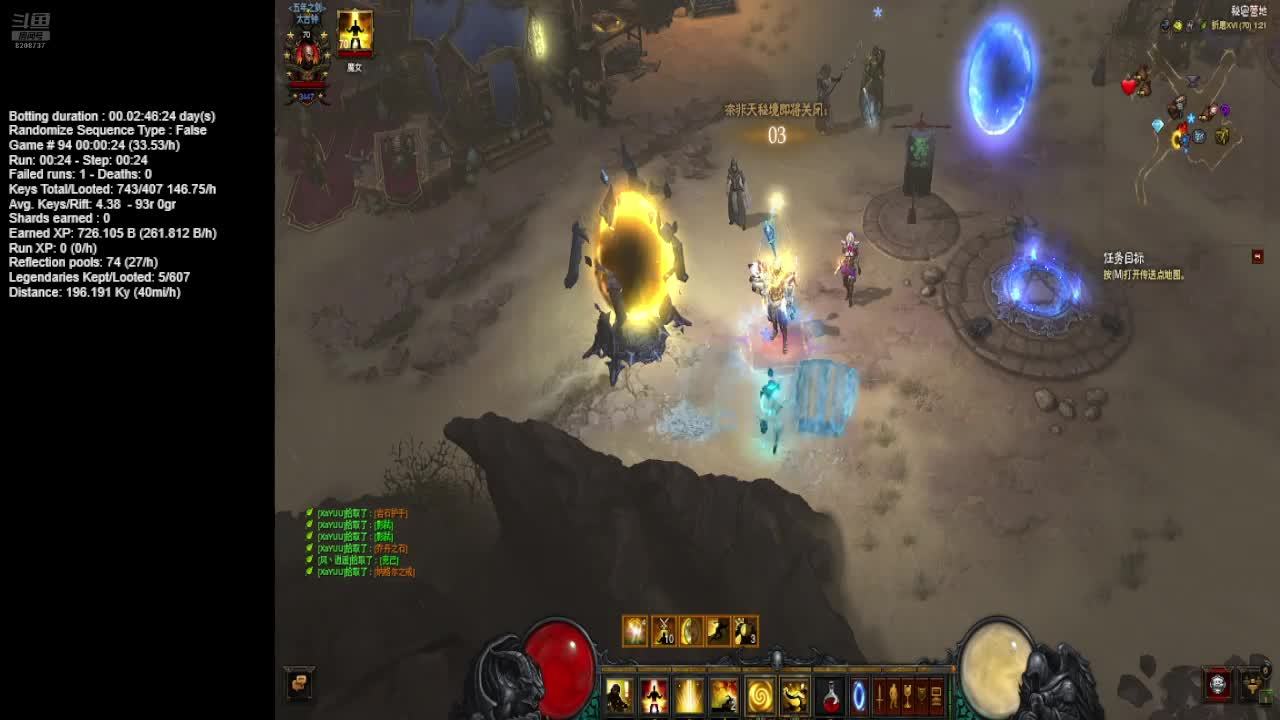1280x720 pixels.
Task: Open the skull game menu button
Action: coord(1217,684)
